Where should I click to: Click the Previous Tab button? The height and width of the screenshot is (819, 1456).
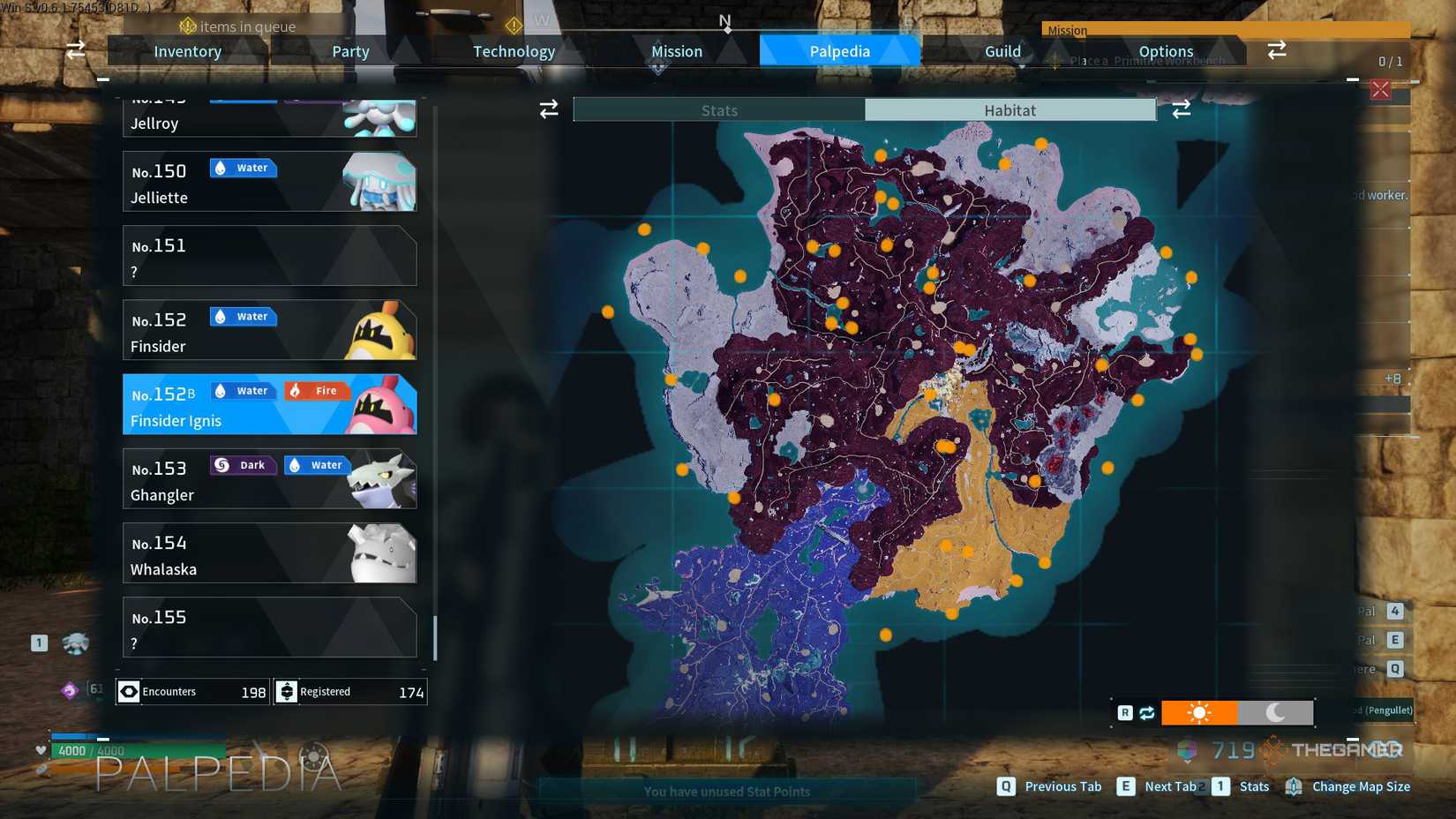[1062, 785]
